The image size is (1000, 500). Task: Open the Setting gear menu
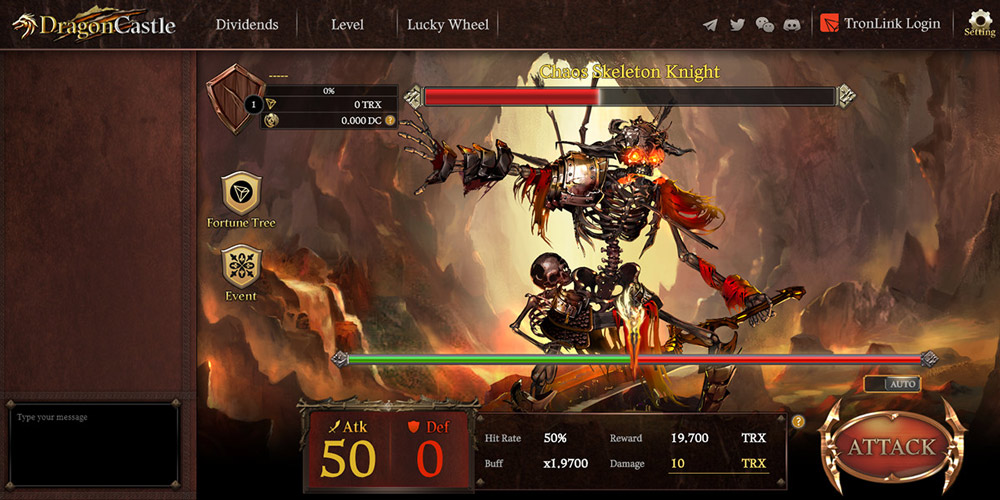pyautogui.click(x=979, y=23)
